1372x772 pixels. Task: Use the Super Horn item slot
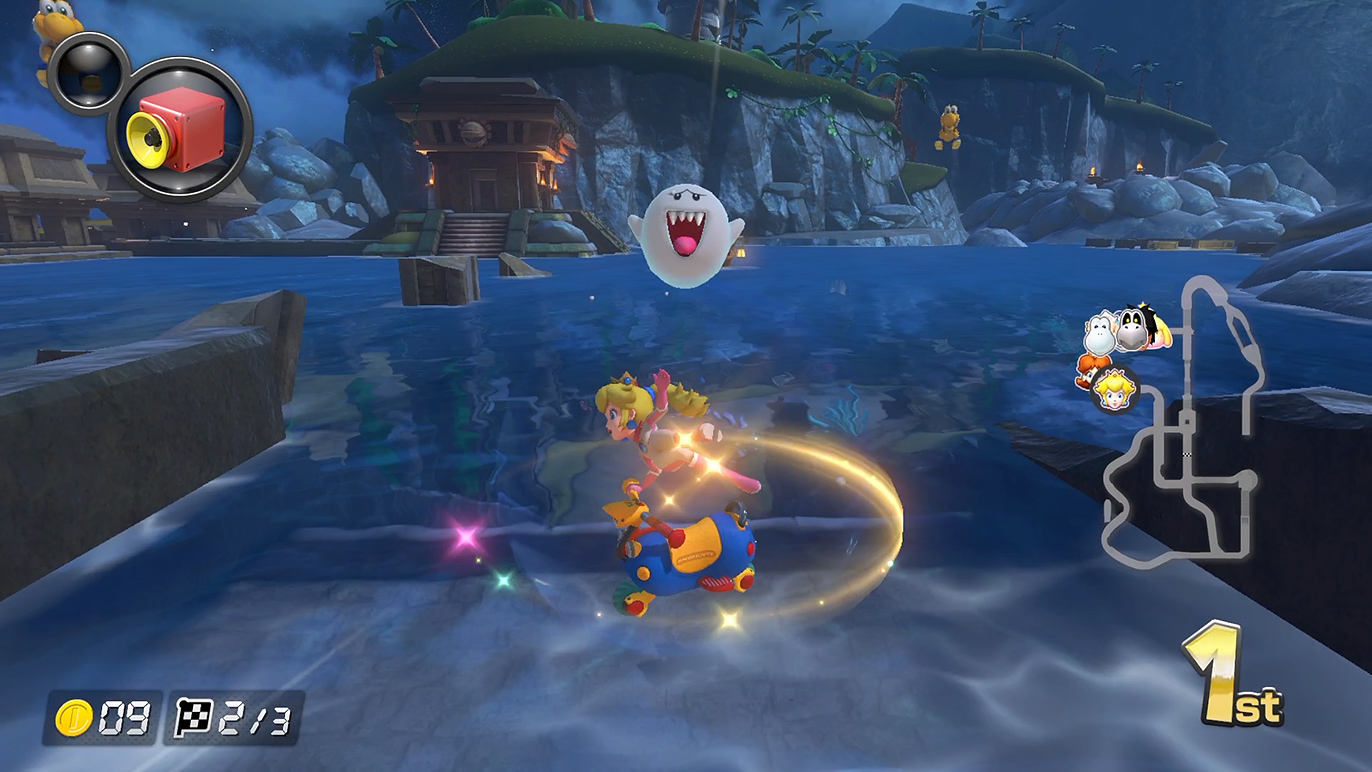coord(180,130)
